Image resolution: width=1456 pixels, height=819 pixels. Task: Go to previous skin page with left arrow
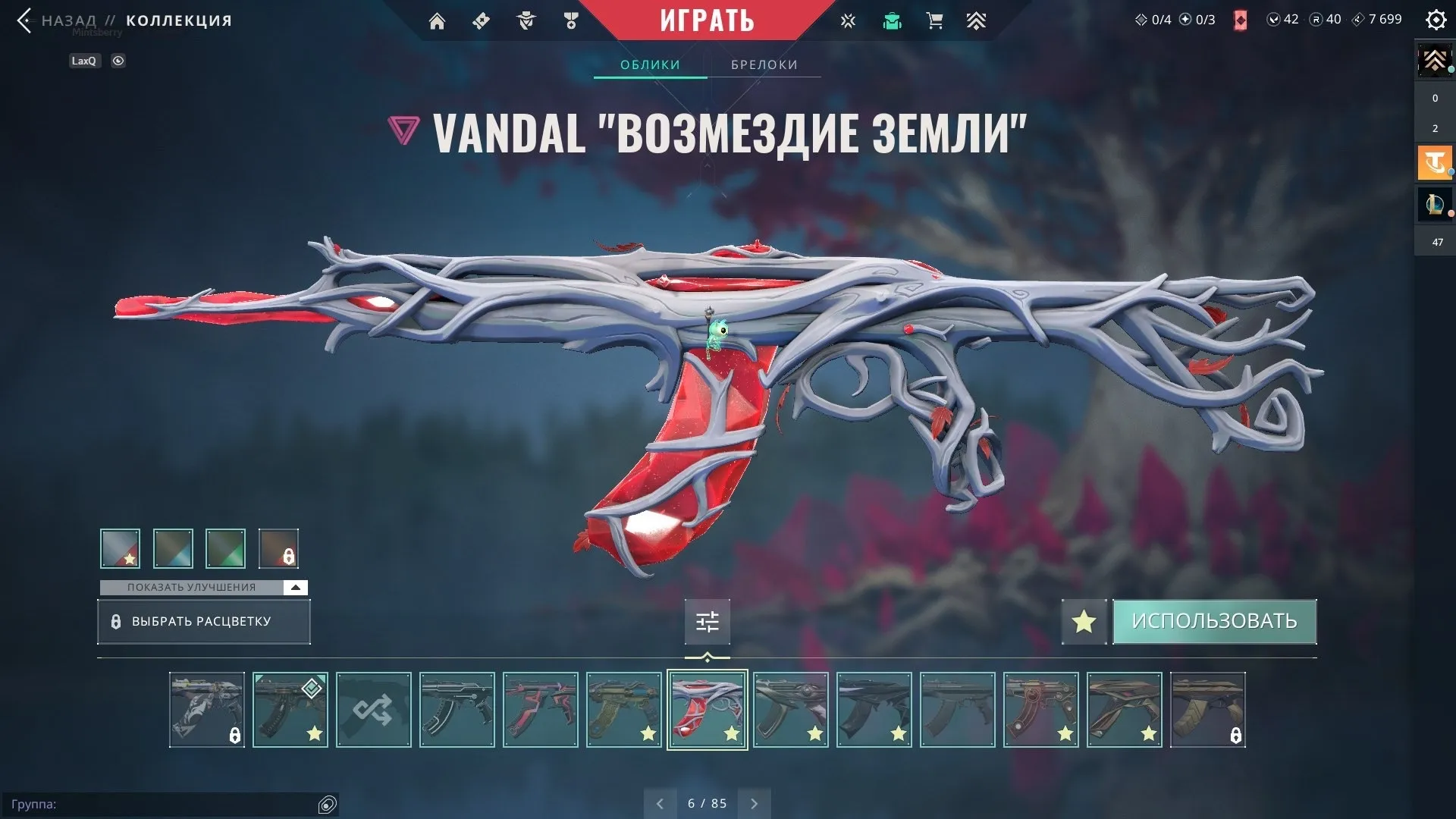tap(660, 802)
